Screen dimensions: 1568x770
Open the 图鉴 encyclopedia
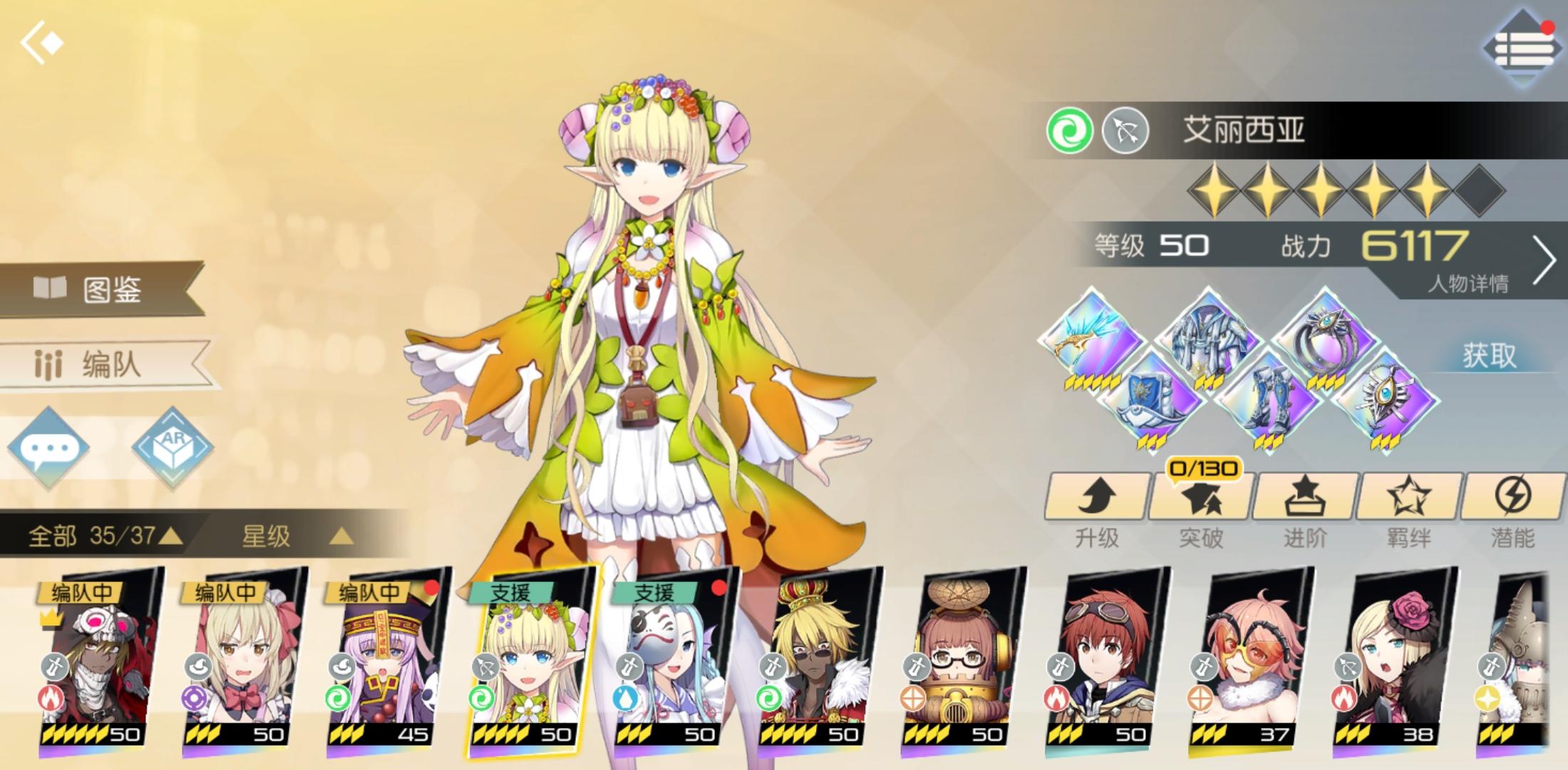click(100, 289)
